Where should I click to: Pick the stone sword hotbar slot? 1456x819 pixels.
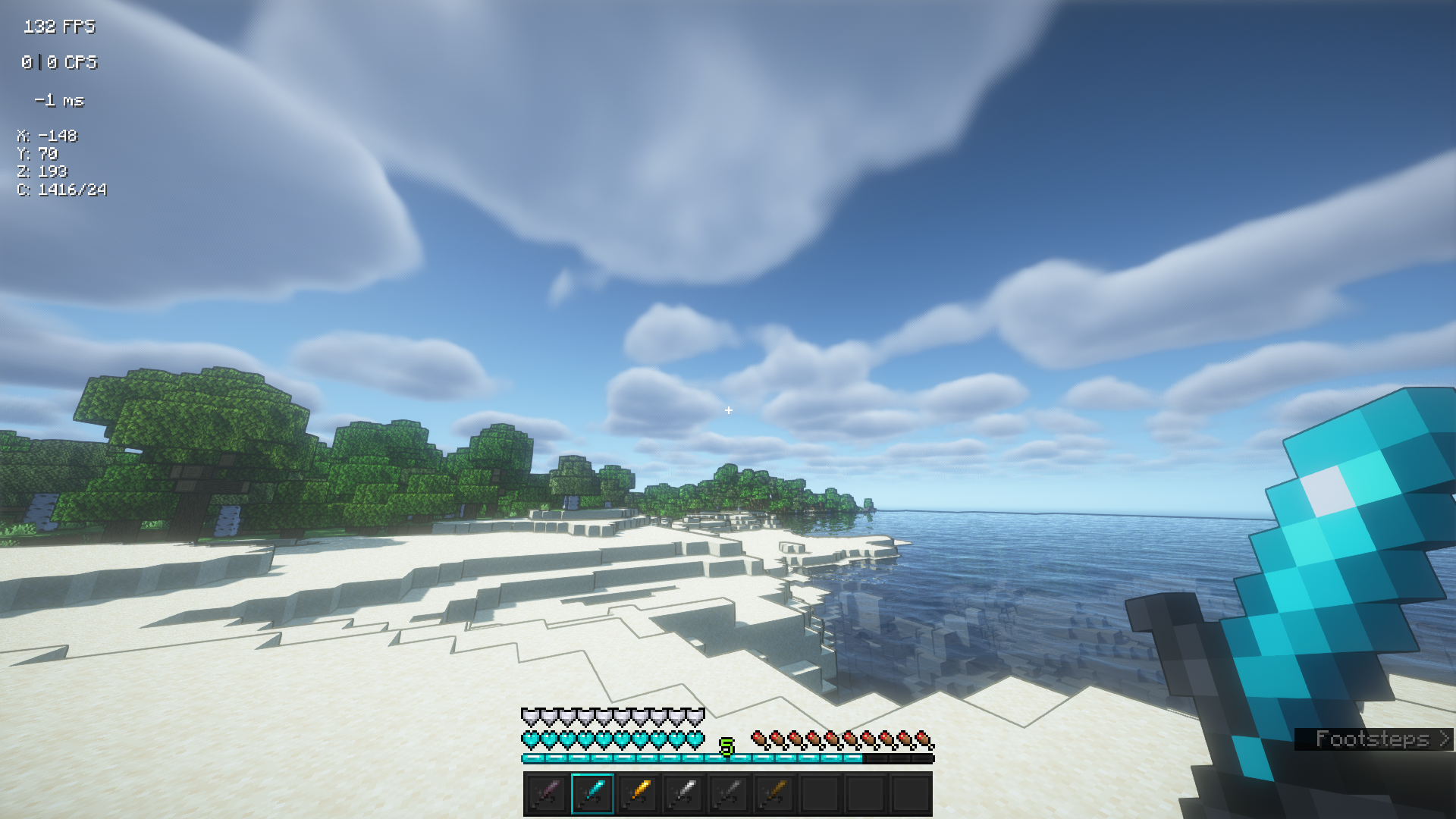click(x=729, y=793)
